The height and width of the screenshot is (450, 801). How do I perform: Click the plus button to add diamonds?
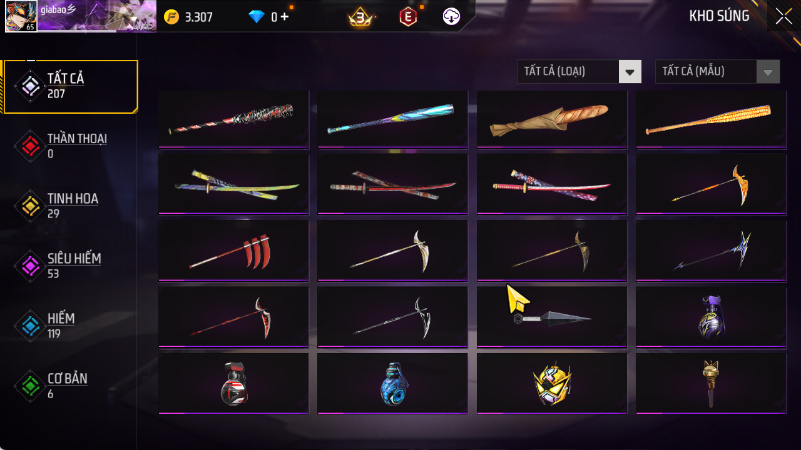285,16
